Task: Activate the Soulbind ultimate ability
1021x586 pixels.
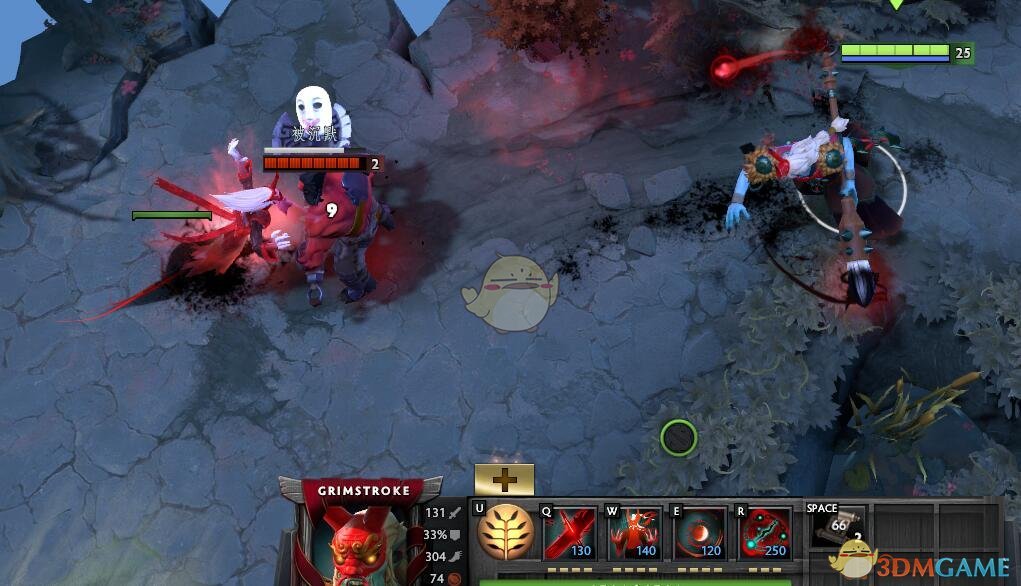Action: pyautogui.click(x=764, y=532)
